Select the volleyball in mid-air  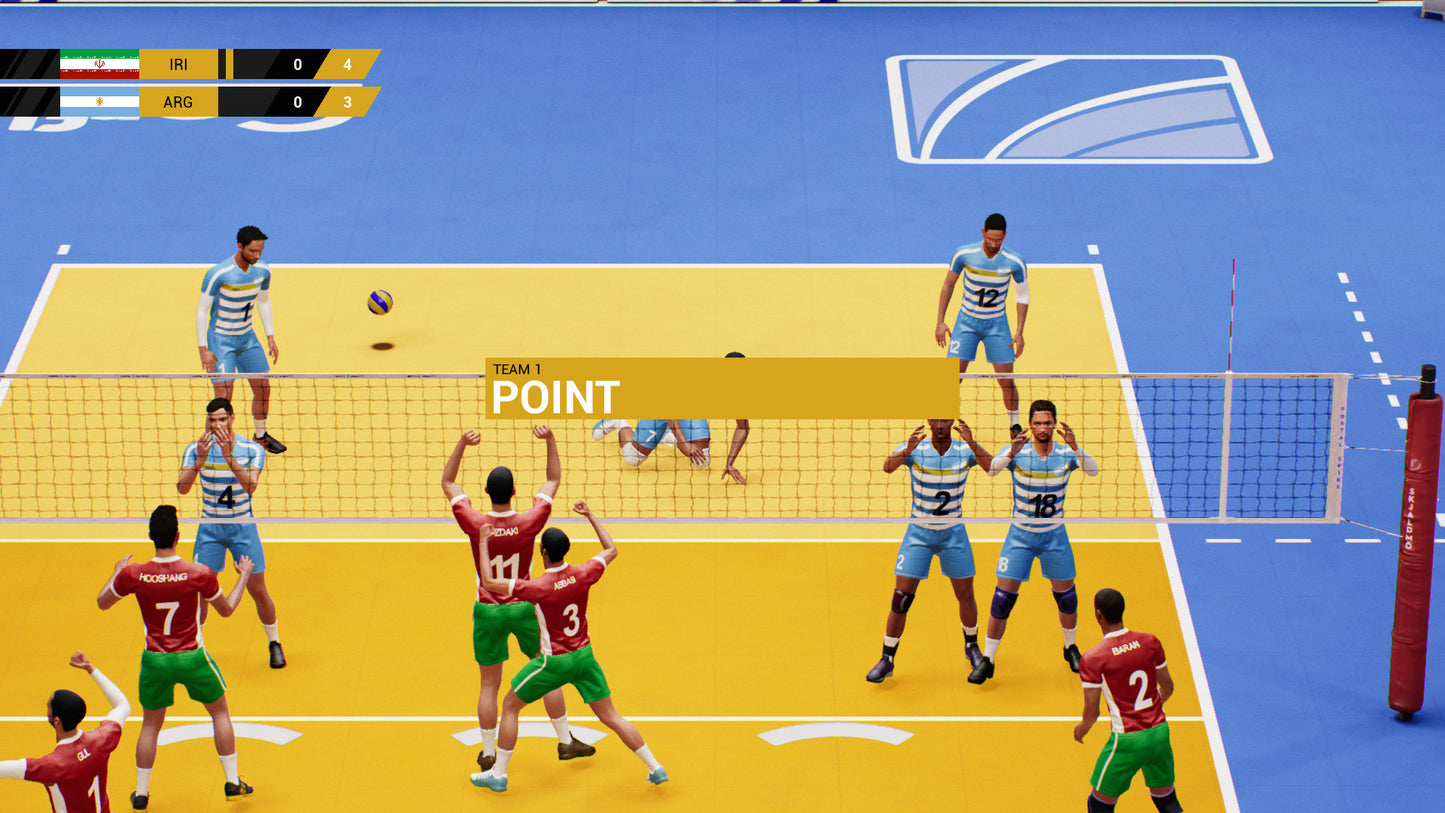[378, 305]
